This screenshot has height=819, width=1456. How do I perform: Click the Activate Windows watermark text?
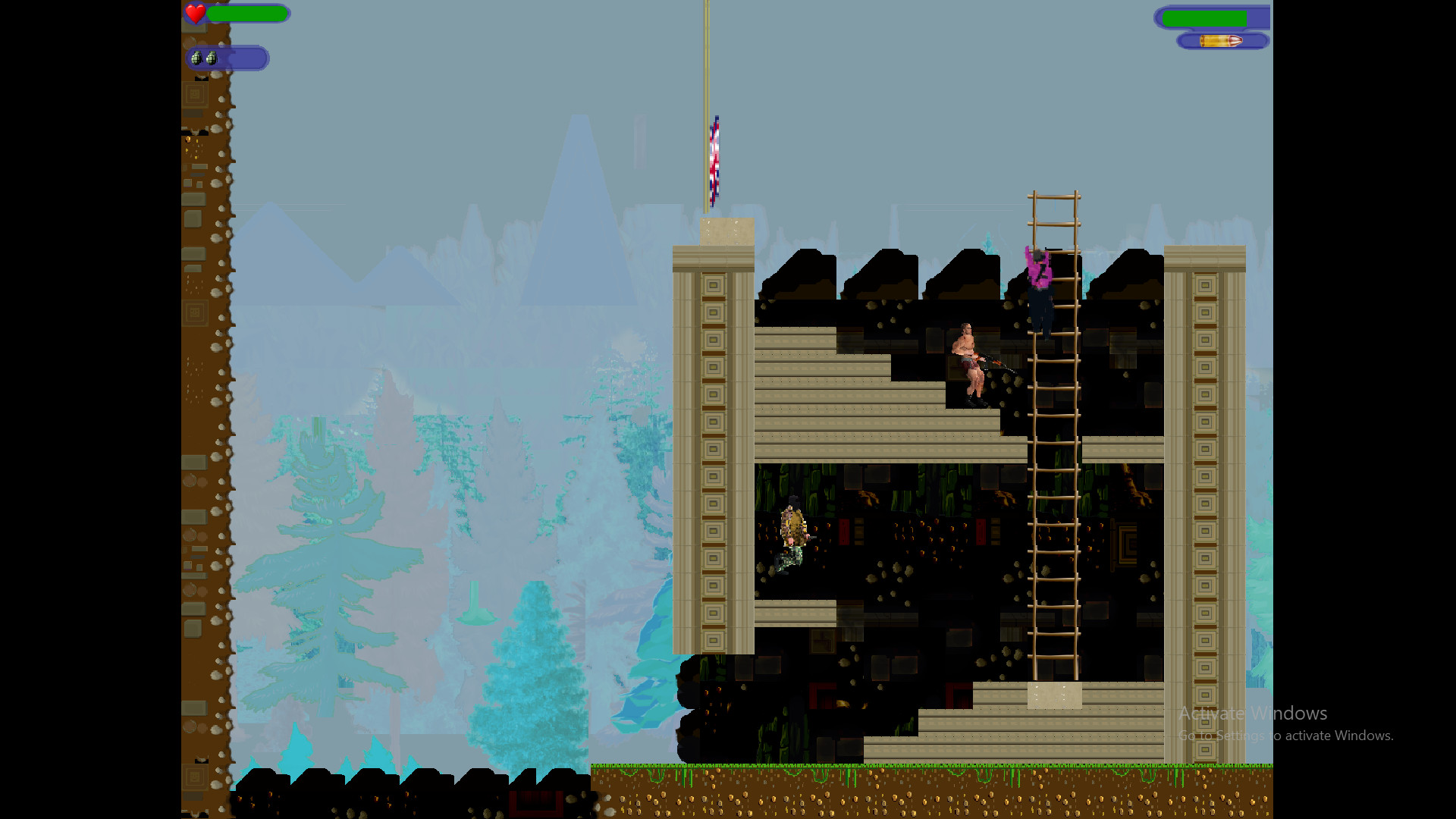click(1253, 713)
